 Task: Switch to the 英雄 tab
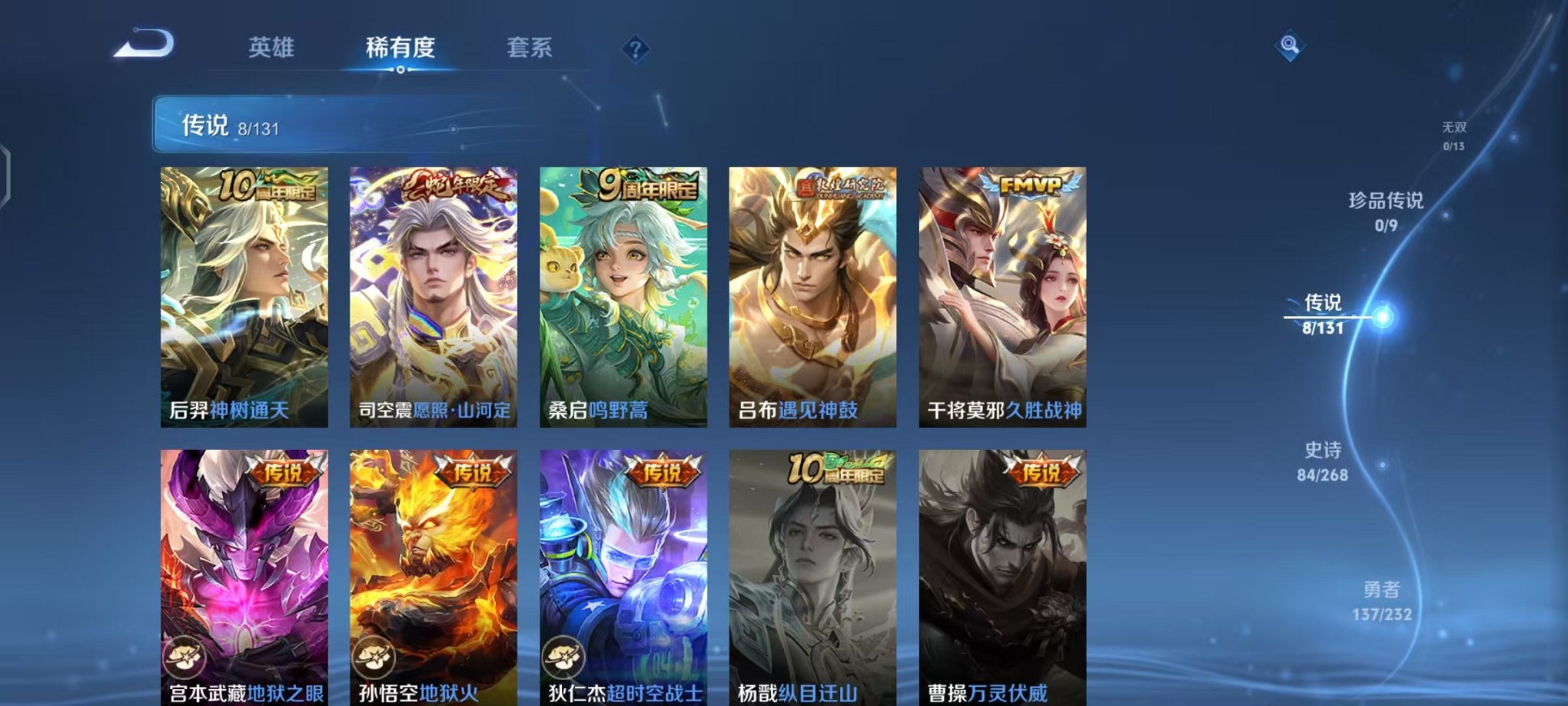point(270,48)
